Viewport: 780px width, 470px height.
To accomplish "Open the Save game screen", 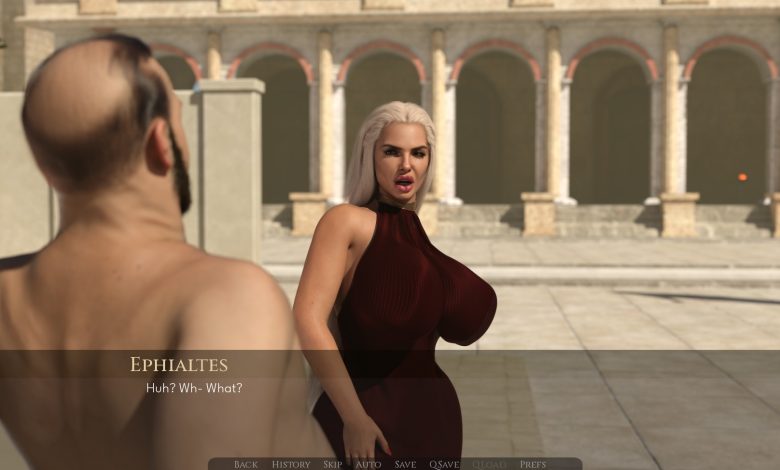I will coord(405,464).
